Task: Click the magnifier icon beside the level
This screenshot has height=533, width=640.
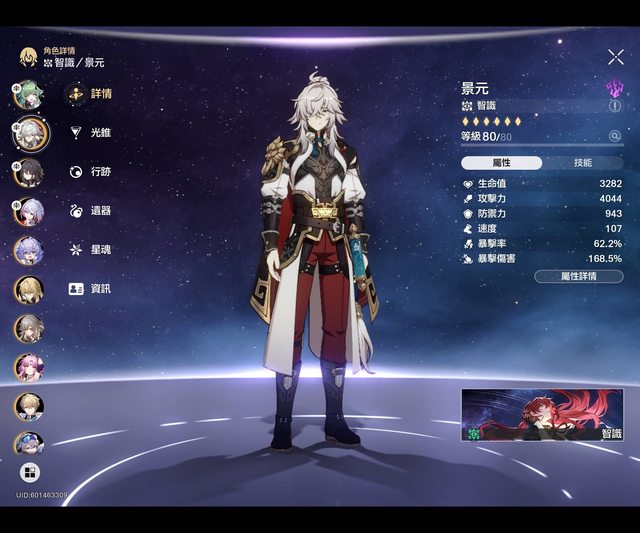Action: [x=614, y=136]
